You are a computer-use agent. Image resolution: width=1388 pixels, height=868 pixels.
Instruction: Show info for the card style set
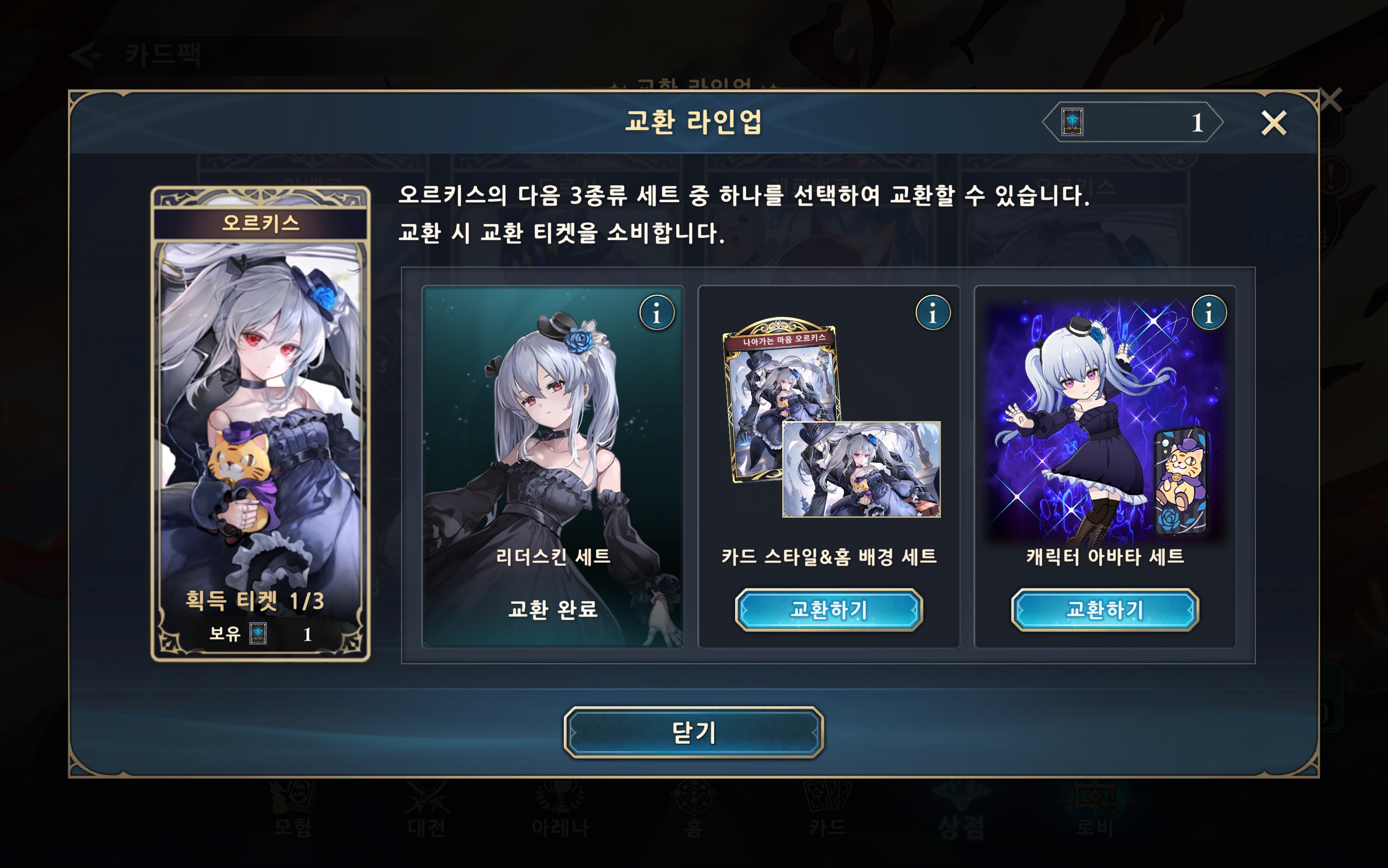click(932, 313)
